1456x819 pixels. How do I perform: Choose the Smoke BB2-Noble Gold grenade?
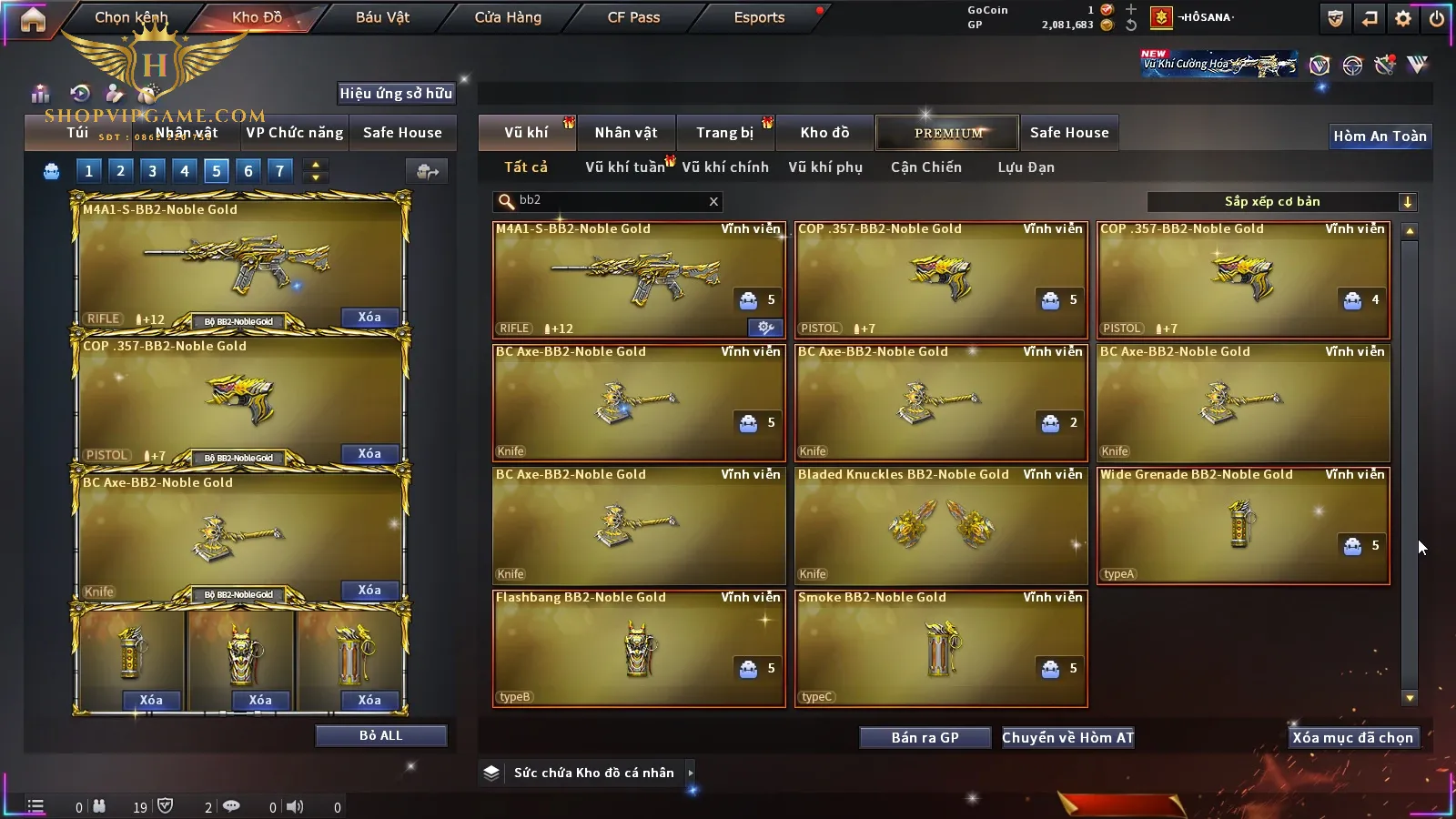click(x=941, y=648)
